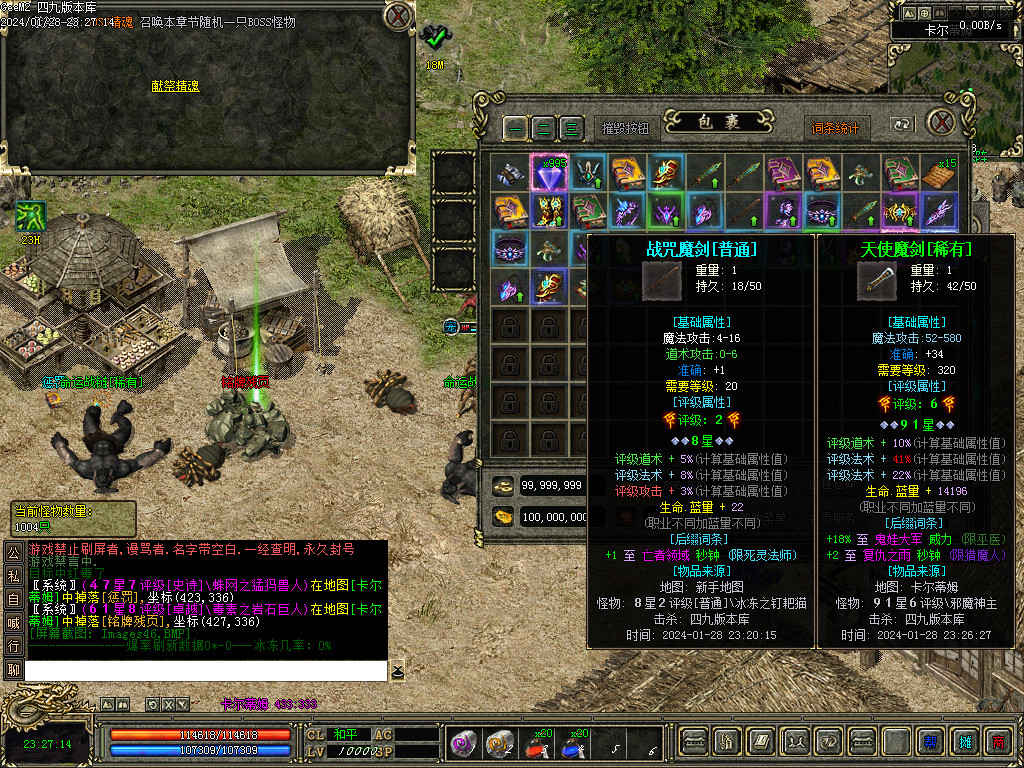This screenshot has height=768, width=1024.
Task: Select the 私 private chat channel
Action: 13,576
